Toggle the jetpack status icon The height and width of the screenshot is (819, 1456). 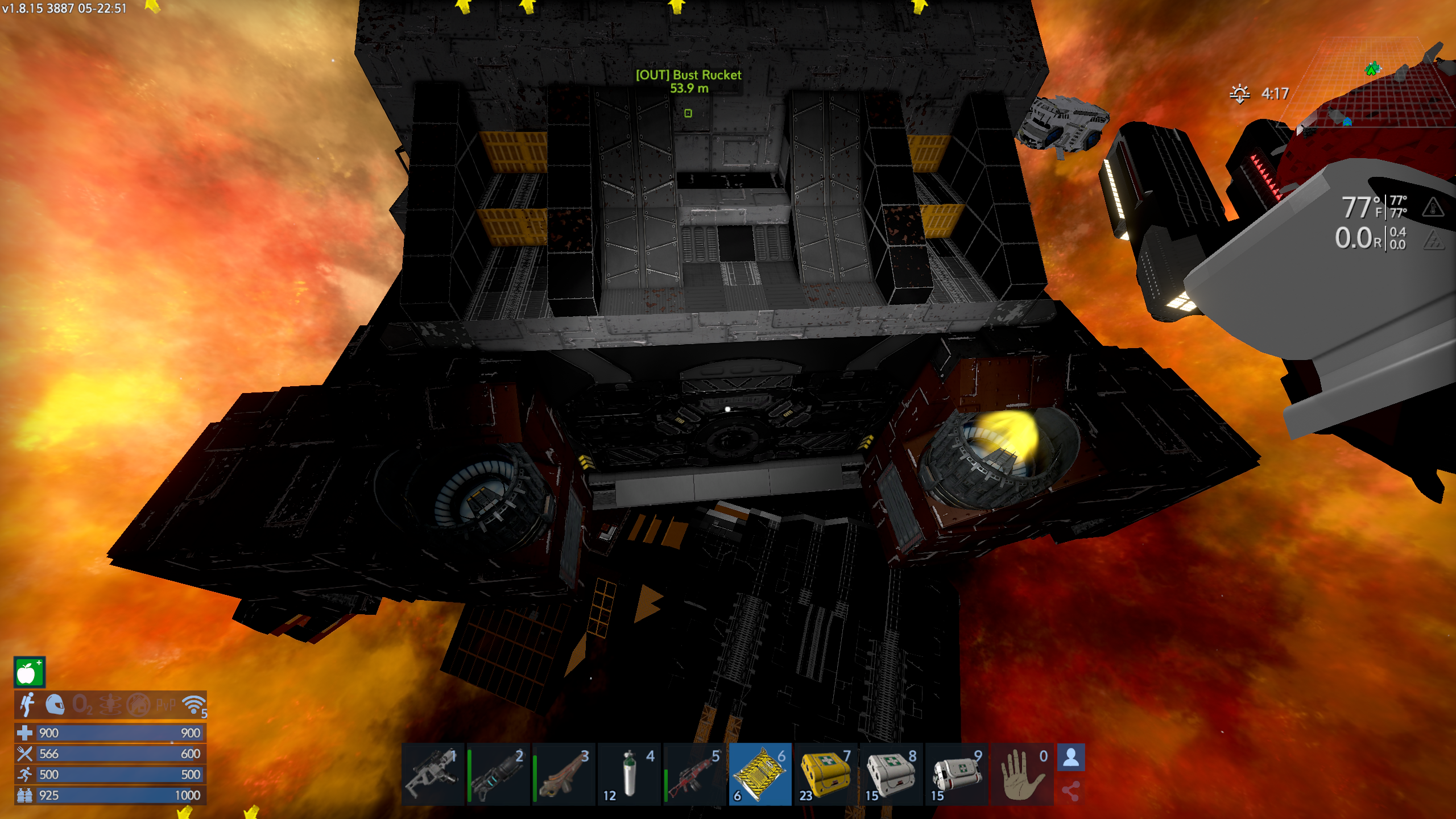click(x=27, y=705)
